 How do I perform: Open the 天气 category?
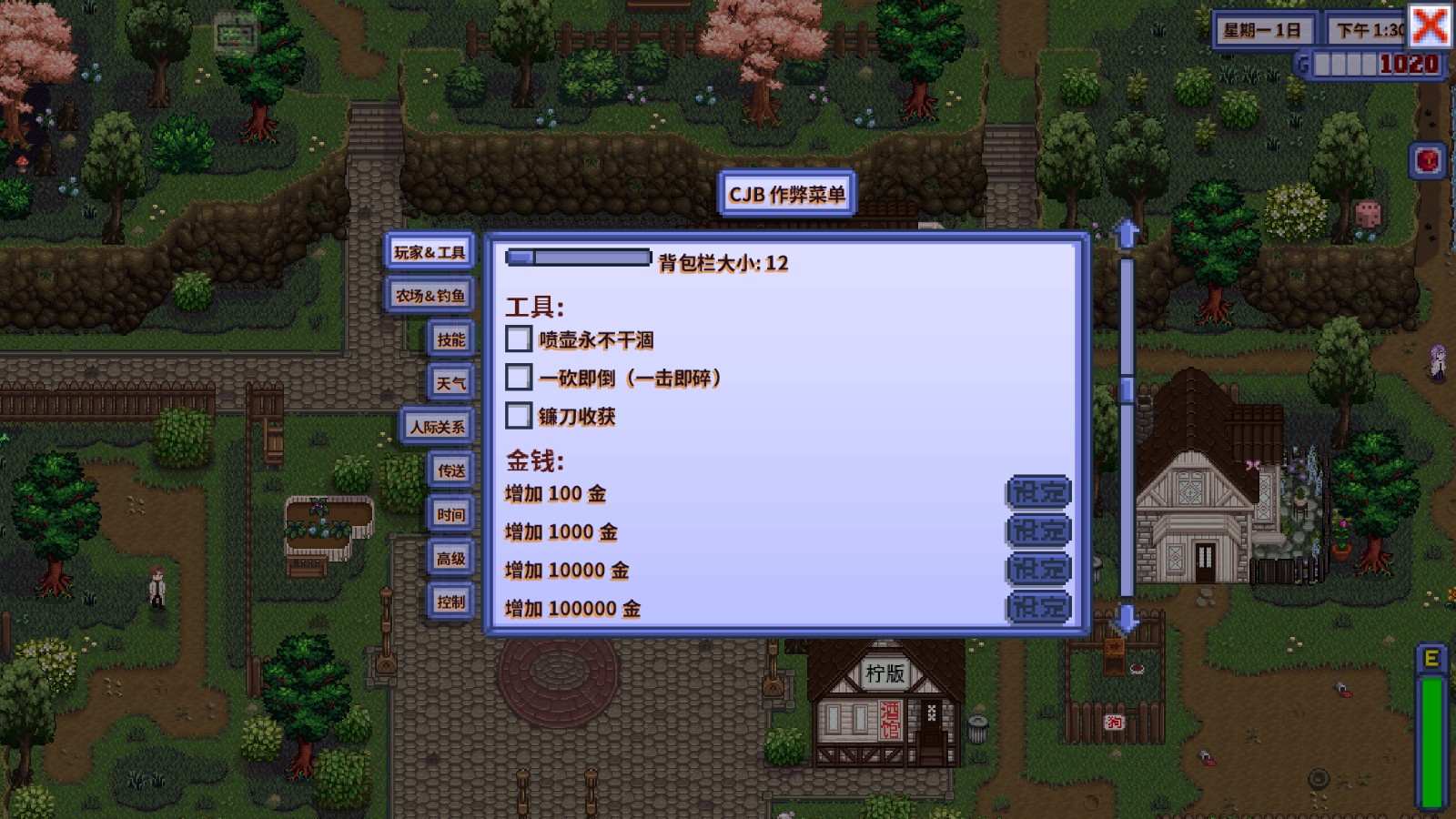pos(450,383)
